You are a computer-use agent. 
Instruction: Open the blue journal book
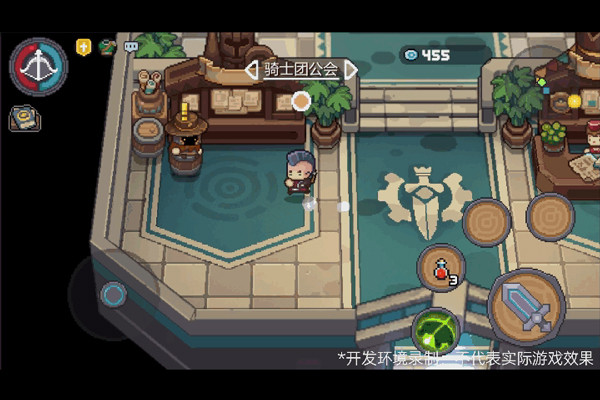(x=25, y=118)
